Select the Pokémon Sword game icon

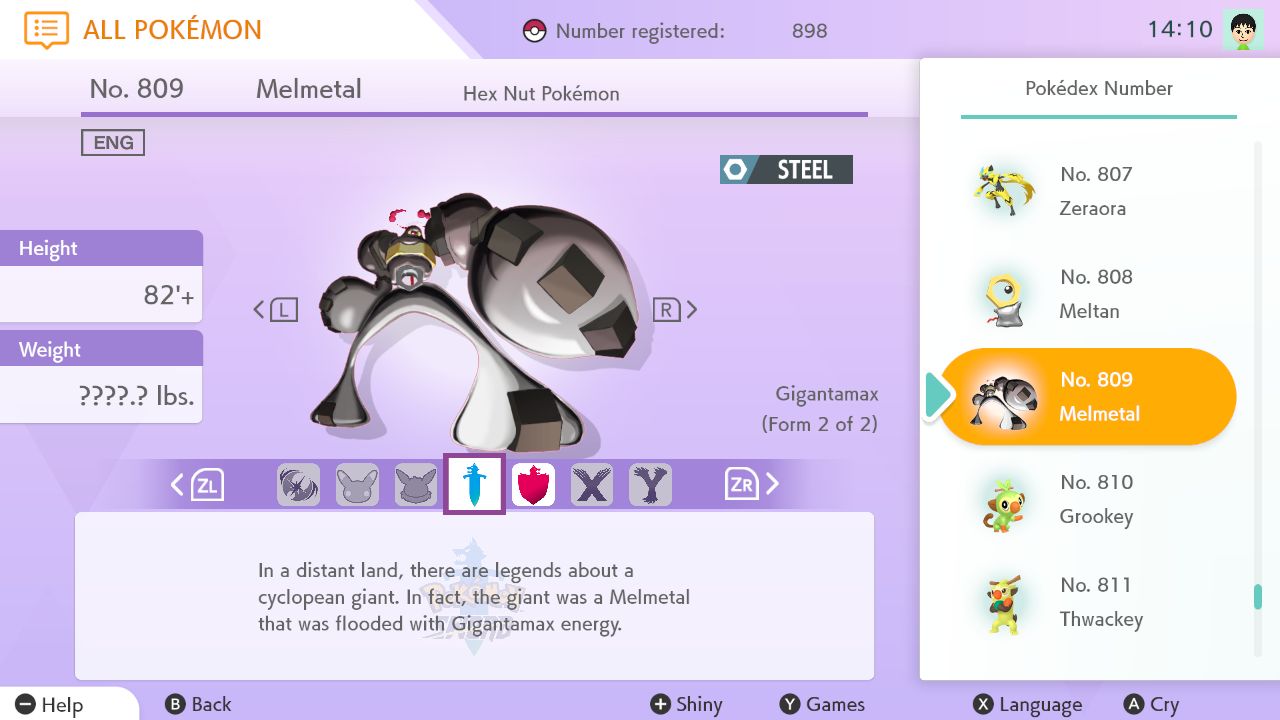[474, 483]
